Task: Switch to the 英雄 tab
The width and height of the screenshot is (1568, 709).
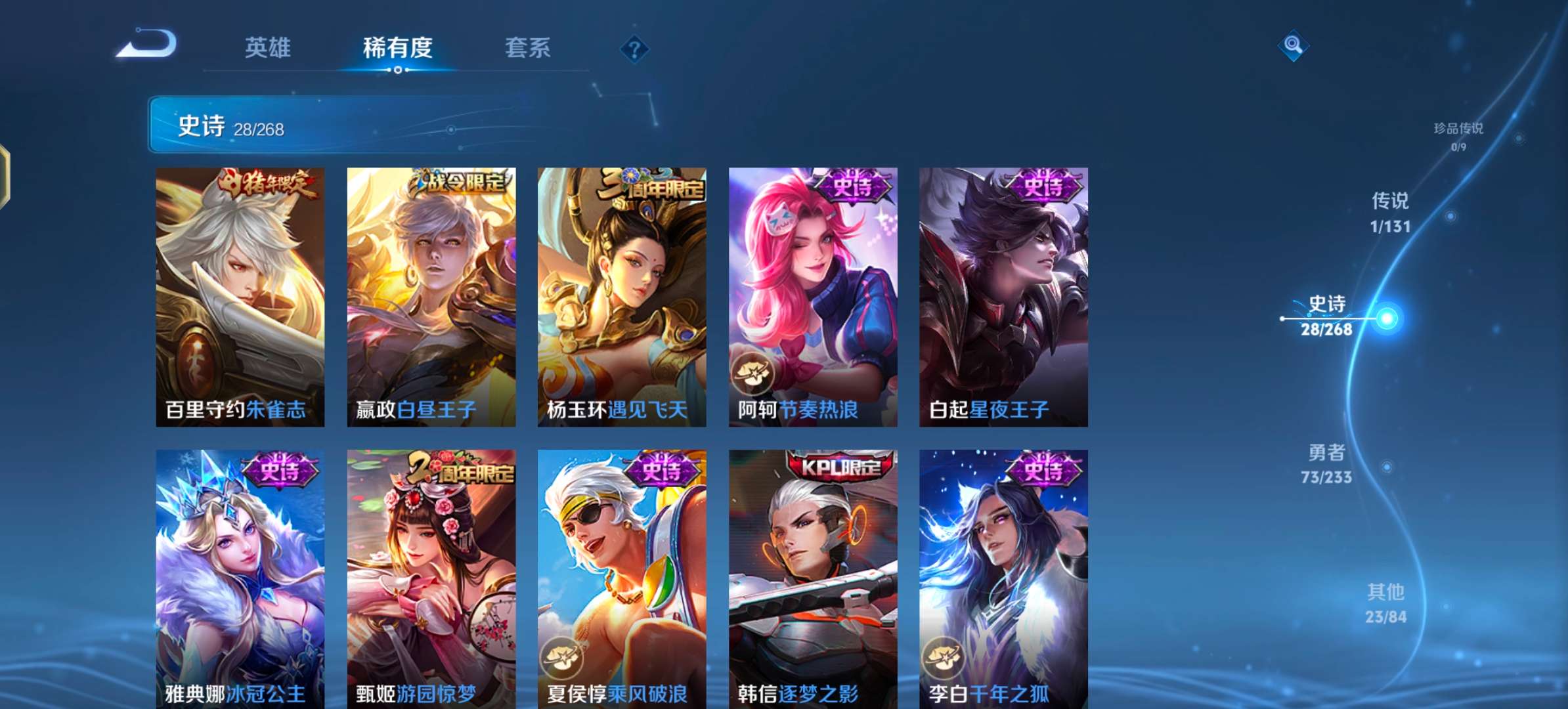Action: tap(270, 49)
